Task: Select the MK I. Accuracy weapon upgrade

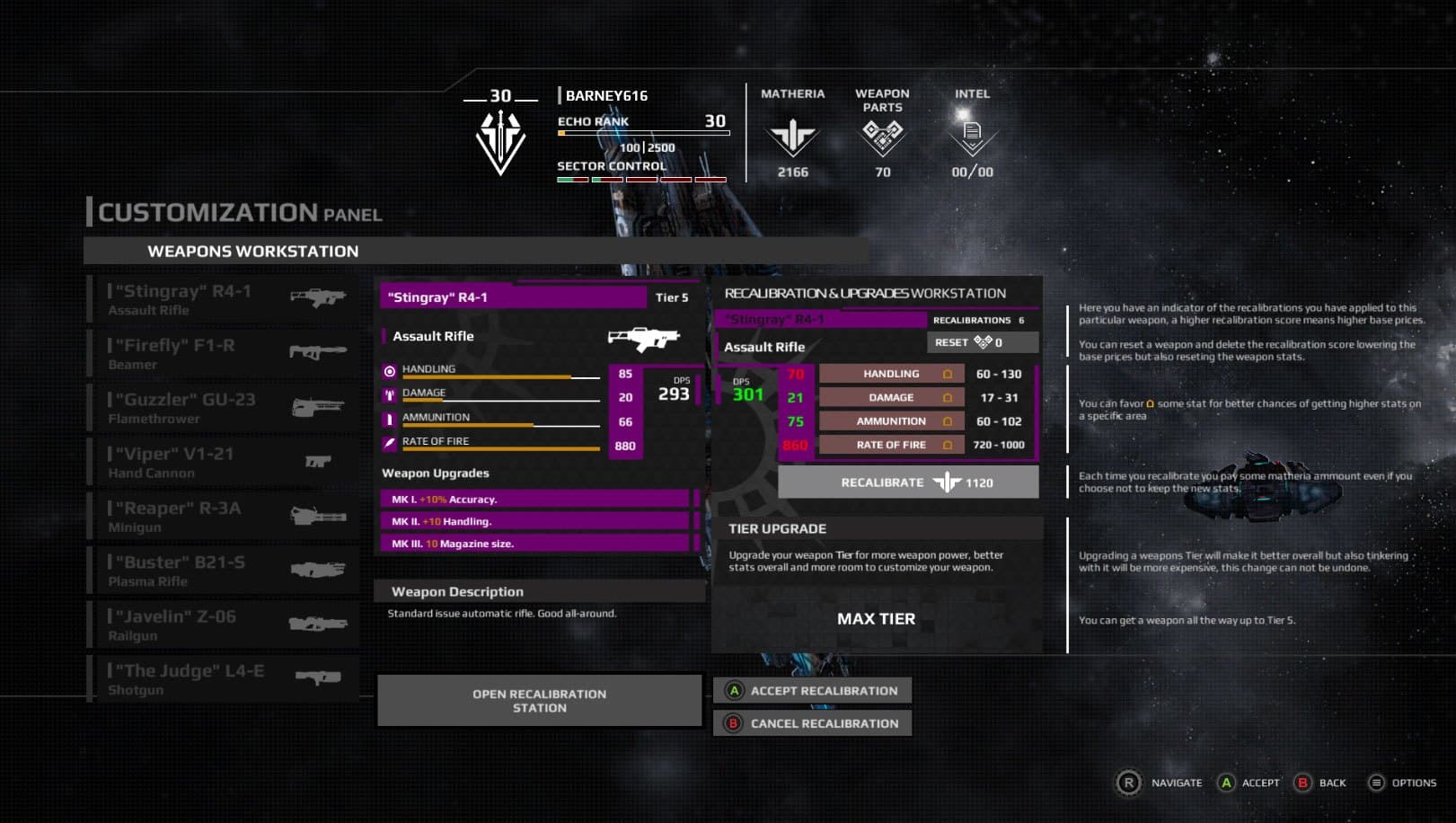Action: 535,500
